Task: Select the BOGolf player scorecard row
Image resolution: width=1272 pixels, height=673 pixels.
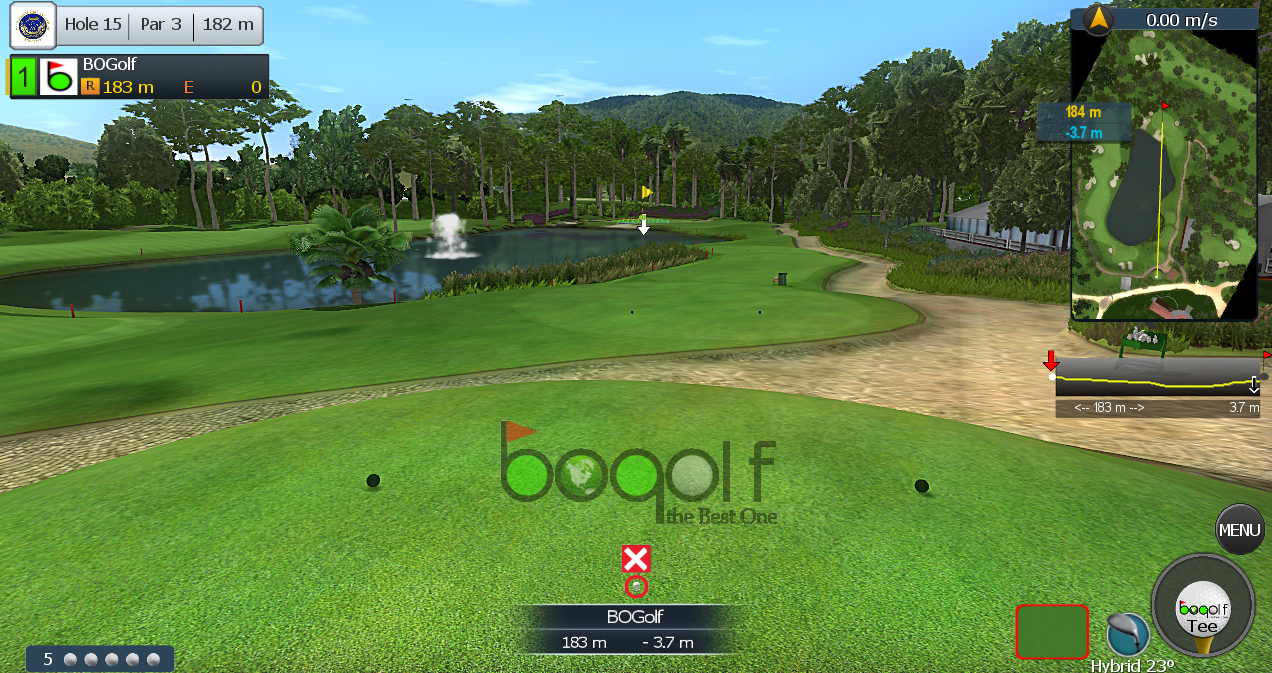Action: tap(150, 77)
